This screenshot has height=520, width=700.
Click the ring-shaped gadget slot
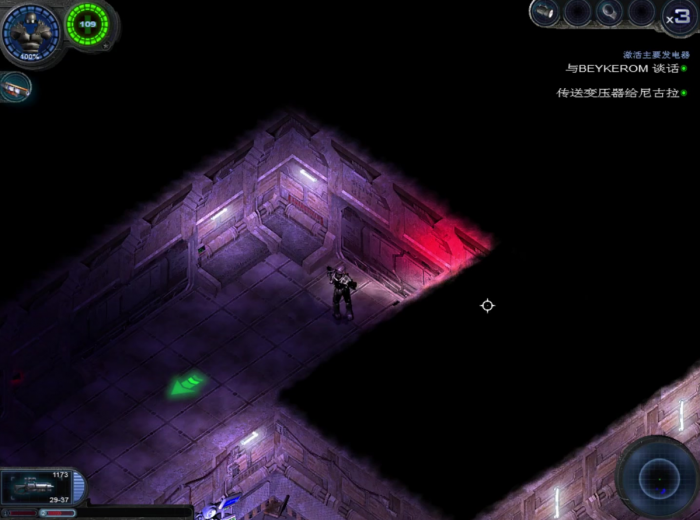point(609,12)
